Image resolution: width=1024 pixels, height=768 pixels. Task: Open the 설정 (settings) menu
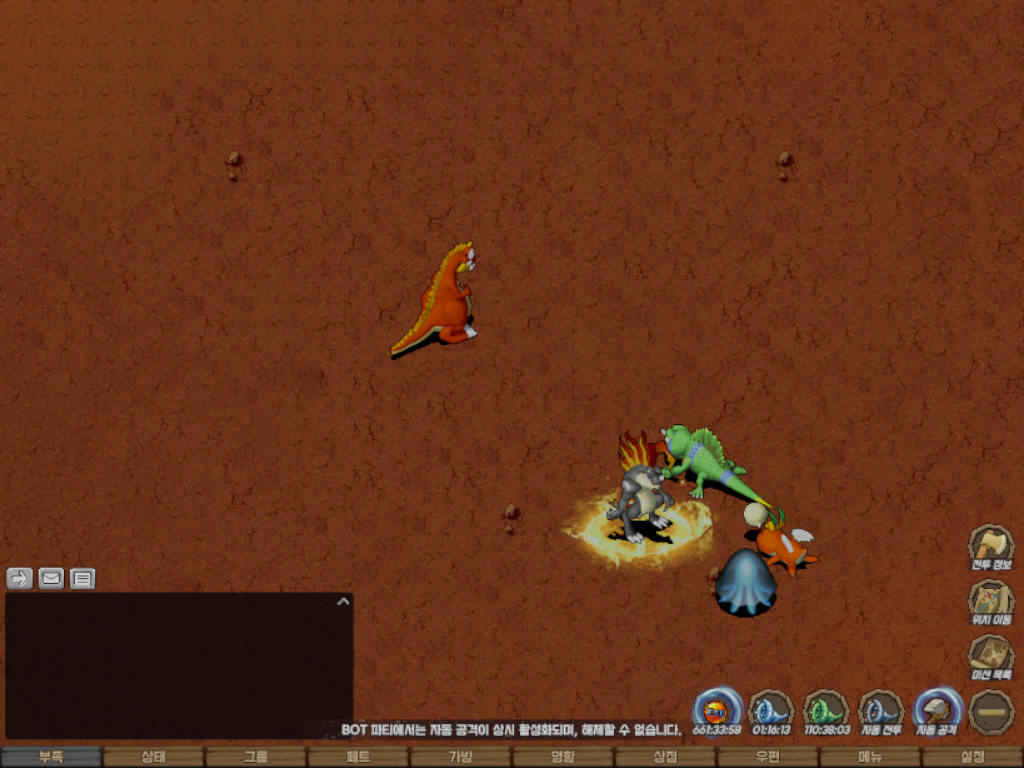point(972,757)
